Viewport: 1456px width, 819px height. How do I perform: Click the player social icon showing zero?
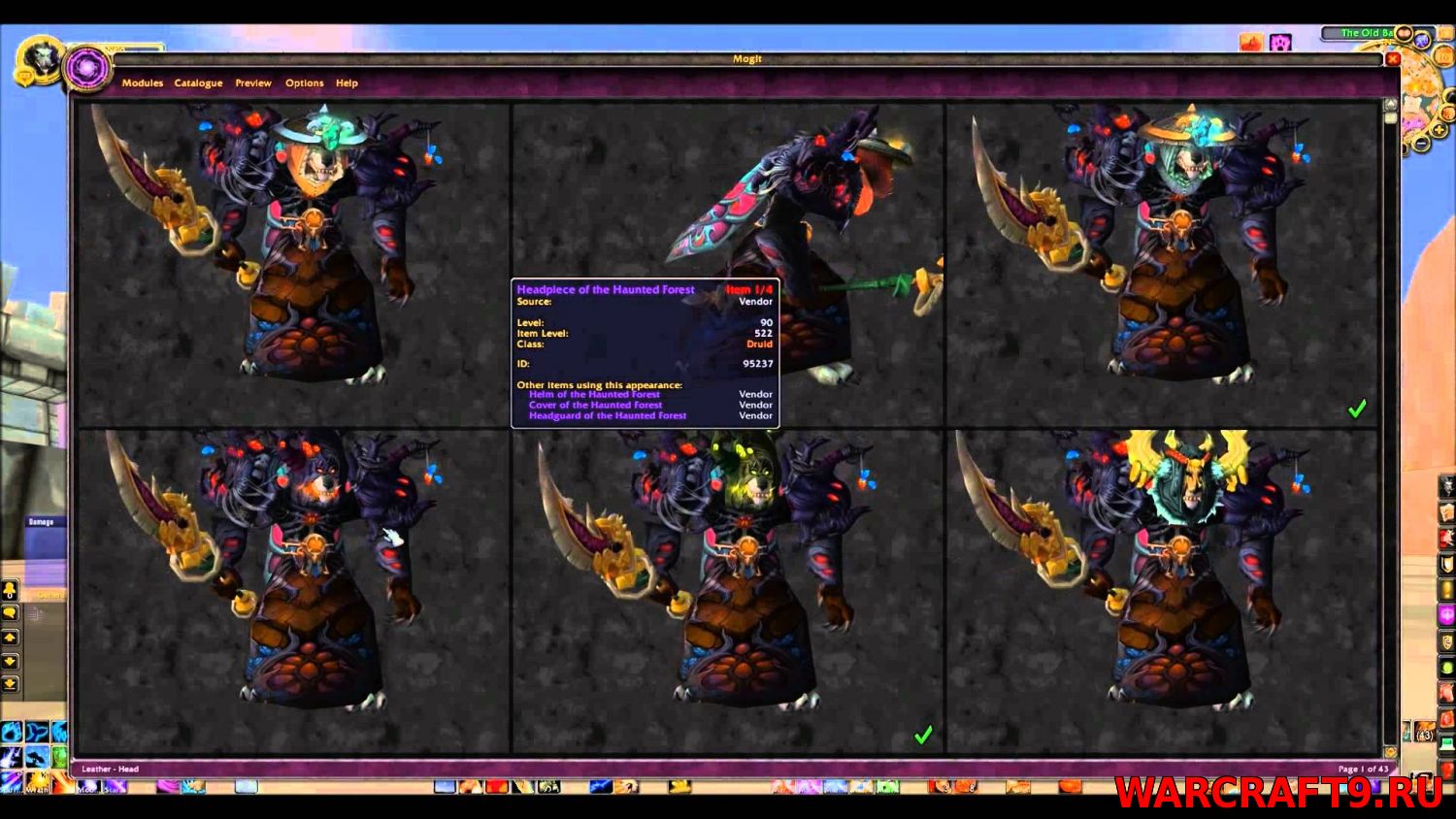click(10, 591)
